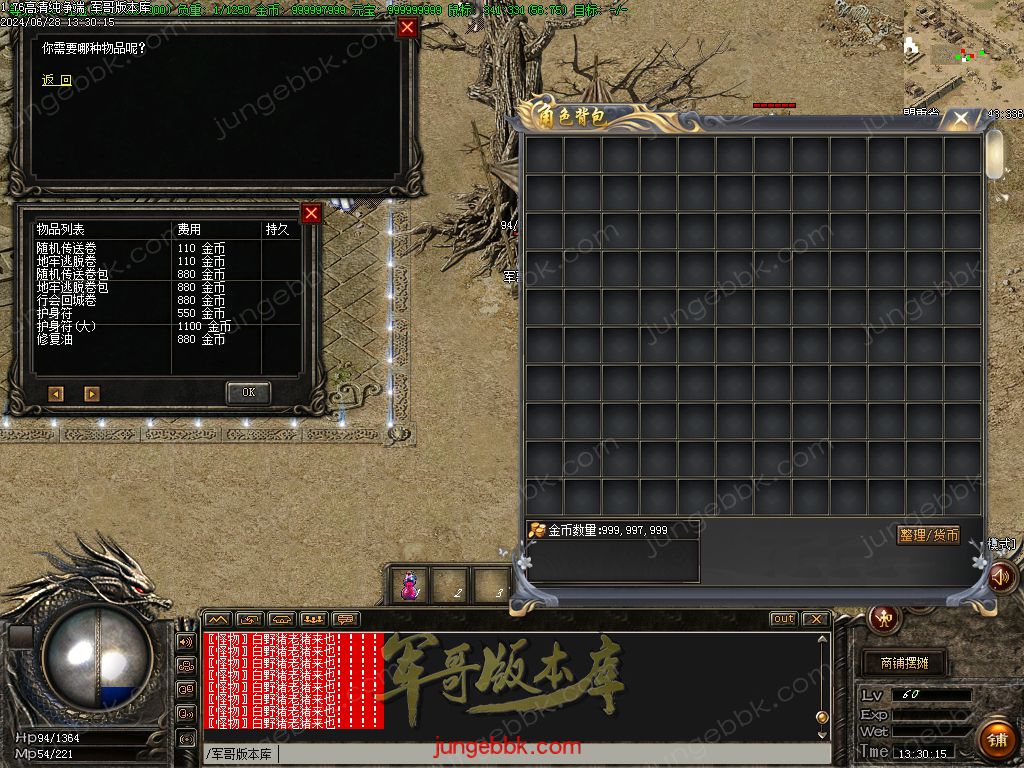Viewport: 1024px width, 768px height.
Task: Close the shop item list window
Action: (311, 213)
